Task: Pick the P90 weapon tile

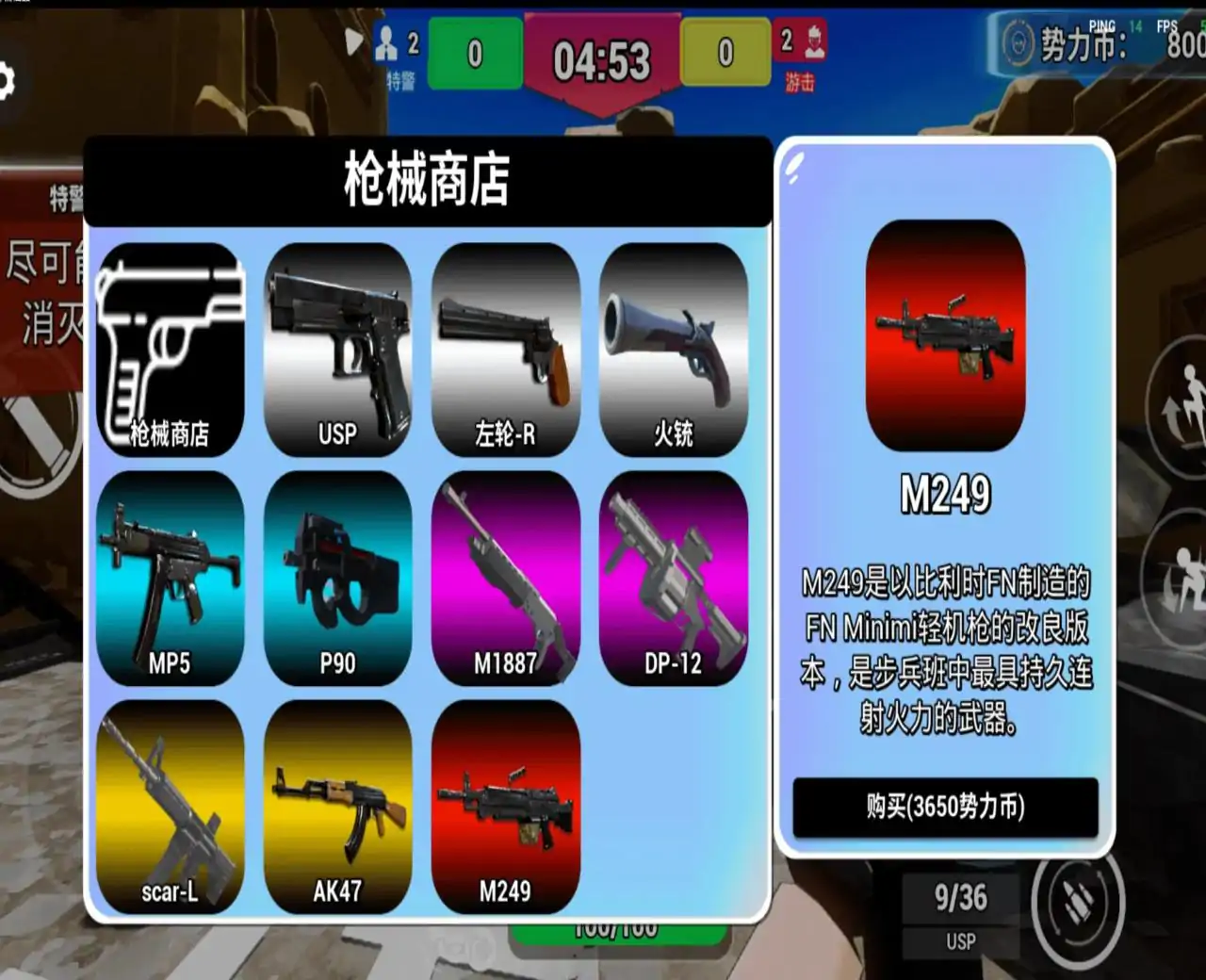Action: tap(338, 580)
